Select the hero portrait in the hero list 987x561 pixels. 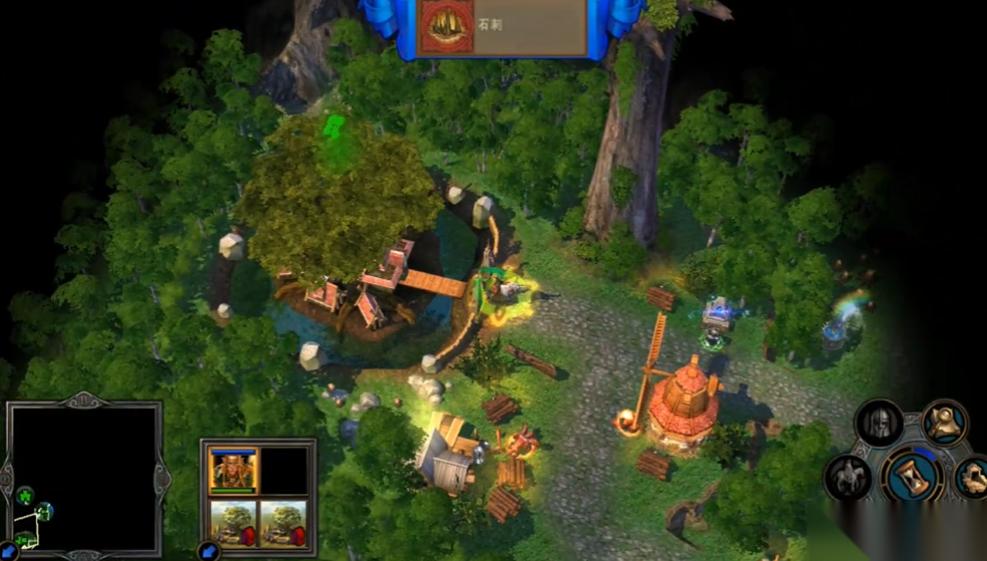click(x=233, y=469)
